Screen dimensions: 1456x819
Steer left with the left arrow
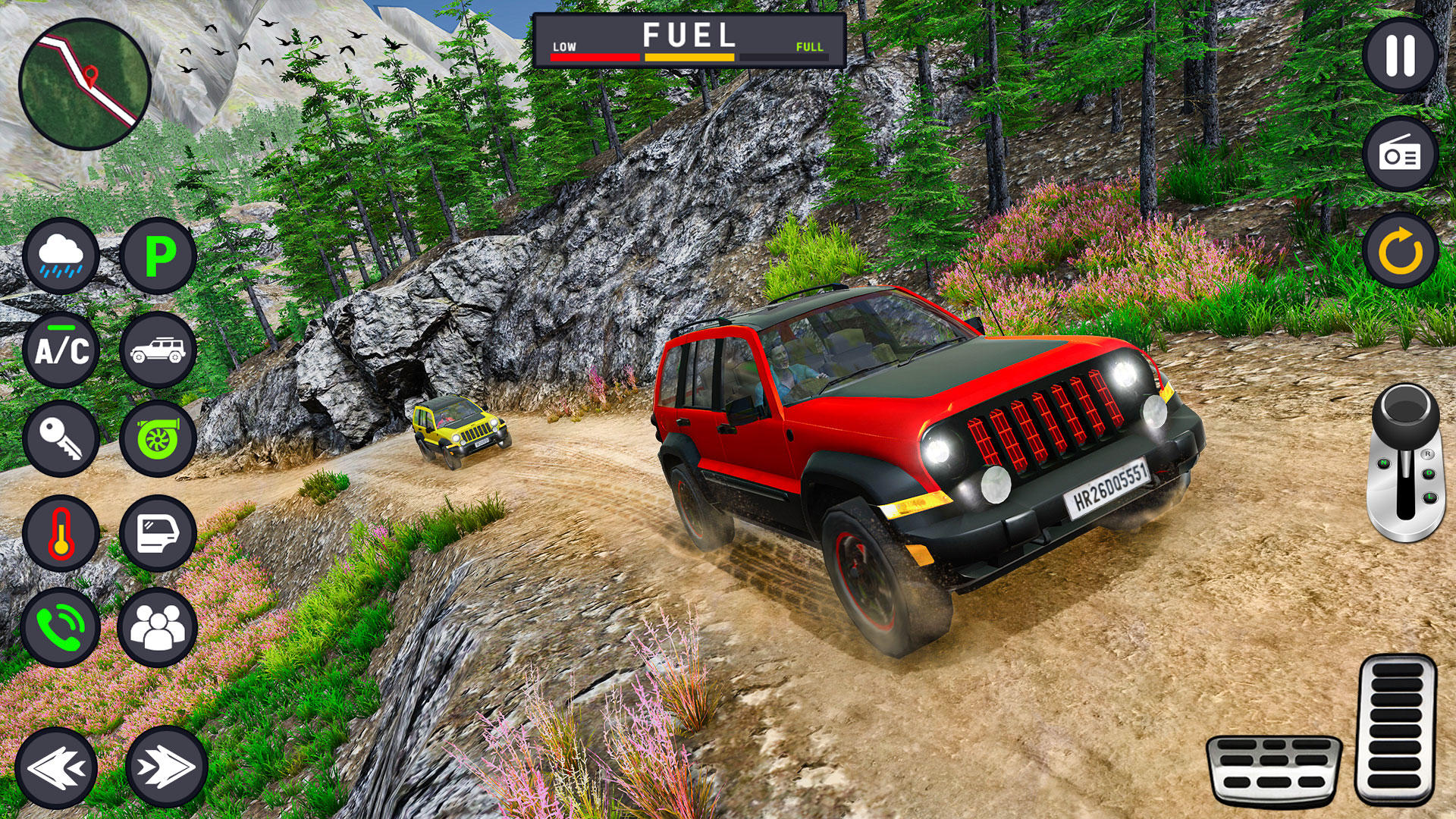coord(56,767)
